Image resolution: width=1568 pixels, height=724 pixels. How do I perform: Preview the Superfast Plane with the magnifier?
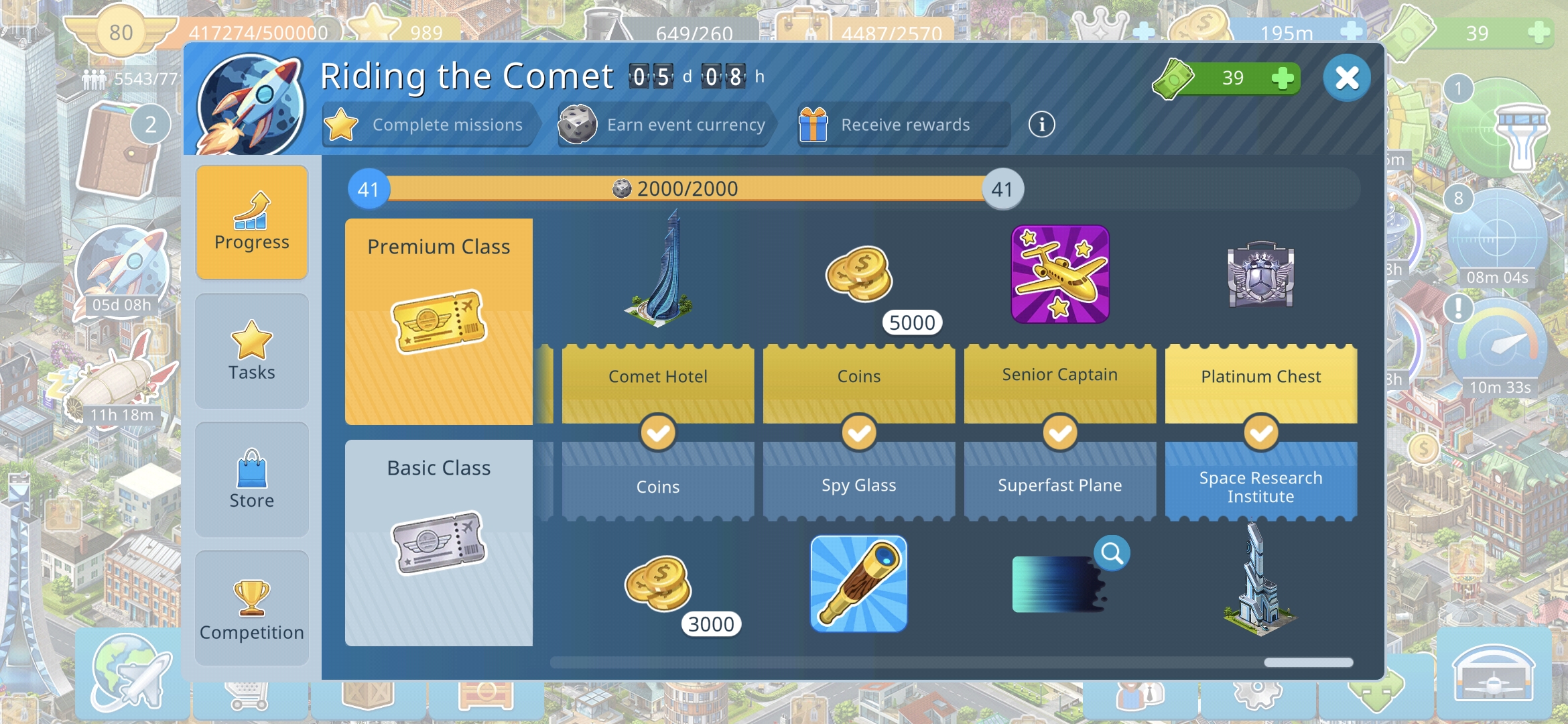[x=1112, y=554]
